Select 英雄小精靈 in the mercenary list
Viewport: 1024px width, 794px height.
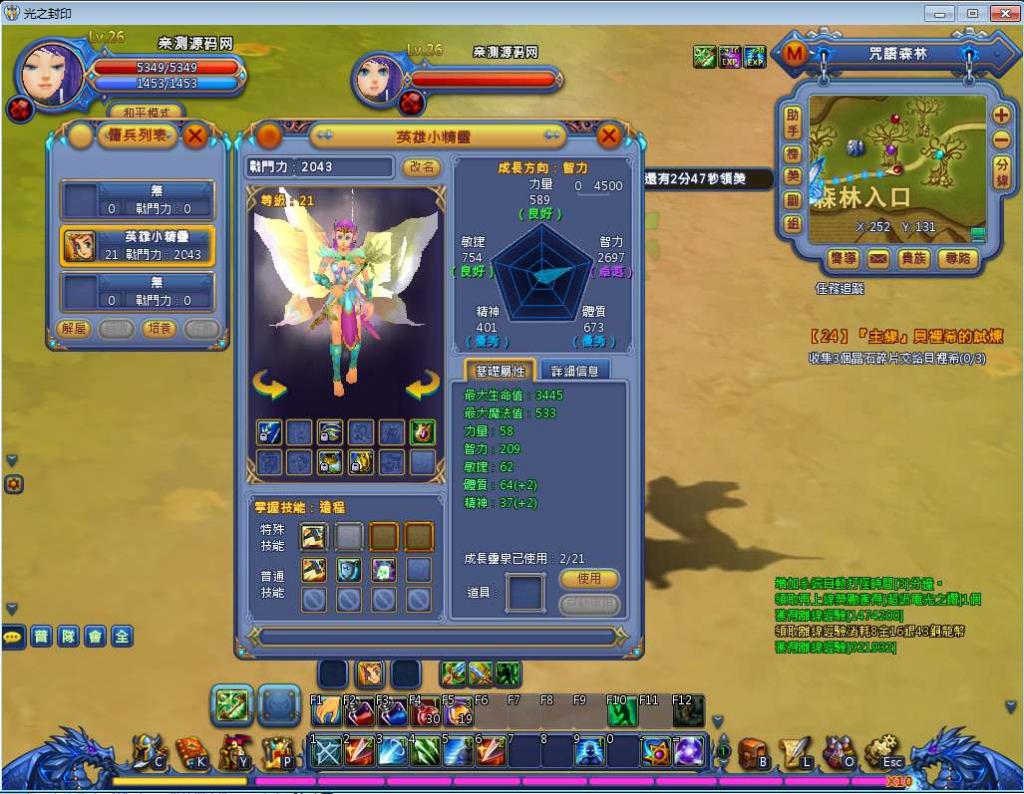click(x=138, y=245)
